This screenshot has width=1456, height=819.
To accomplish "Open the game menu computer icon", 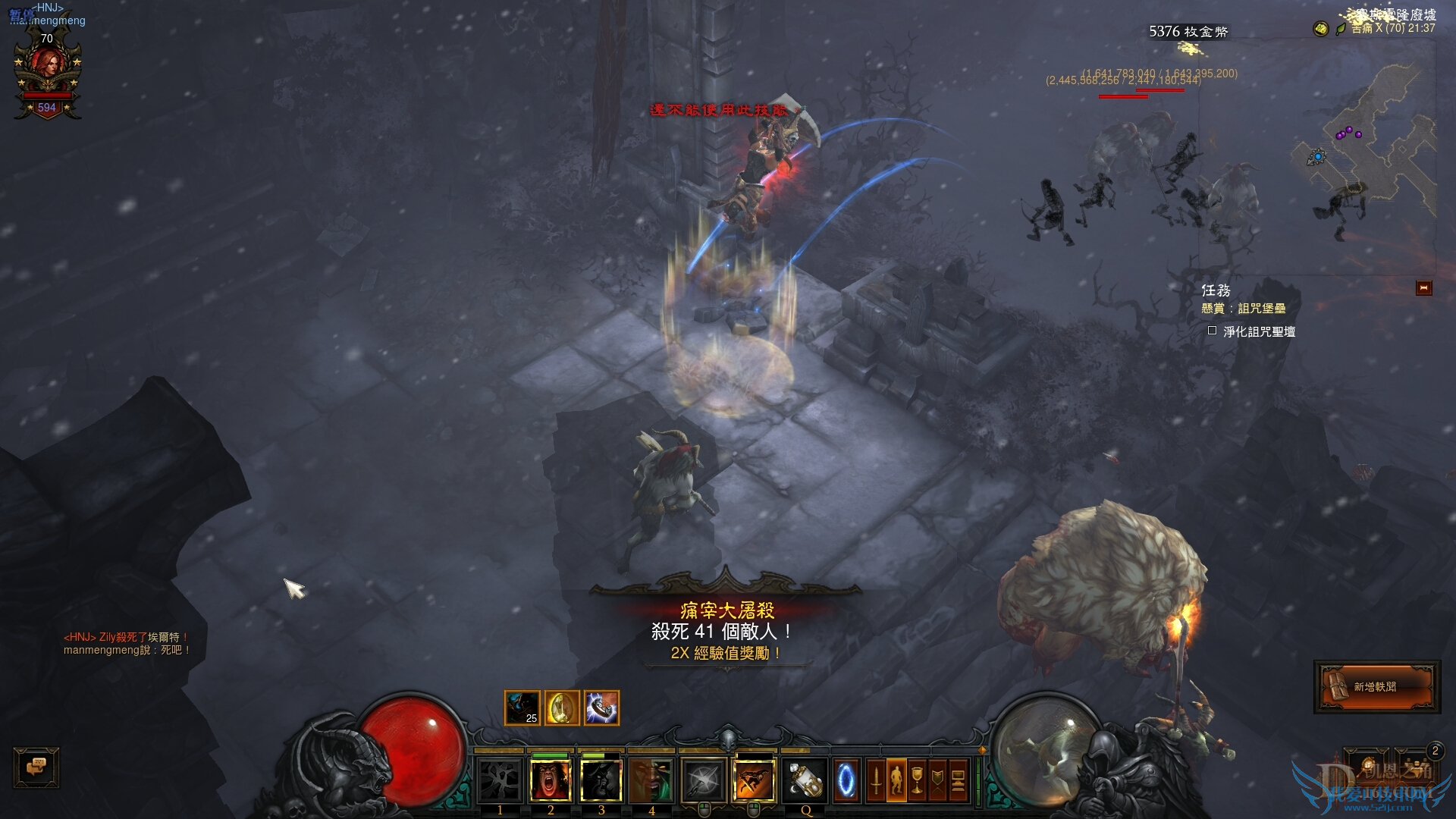I will [958, 780].
